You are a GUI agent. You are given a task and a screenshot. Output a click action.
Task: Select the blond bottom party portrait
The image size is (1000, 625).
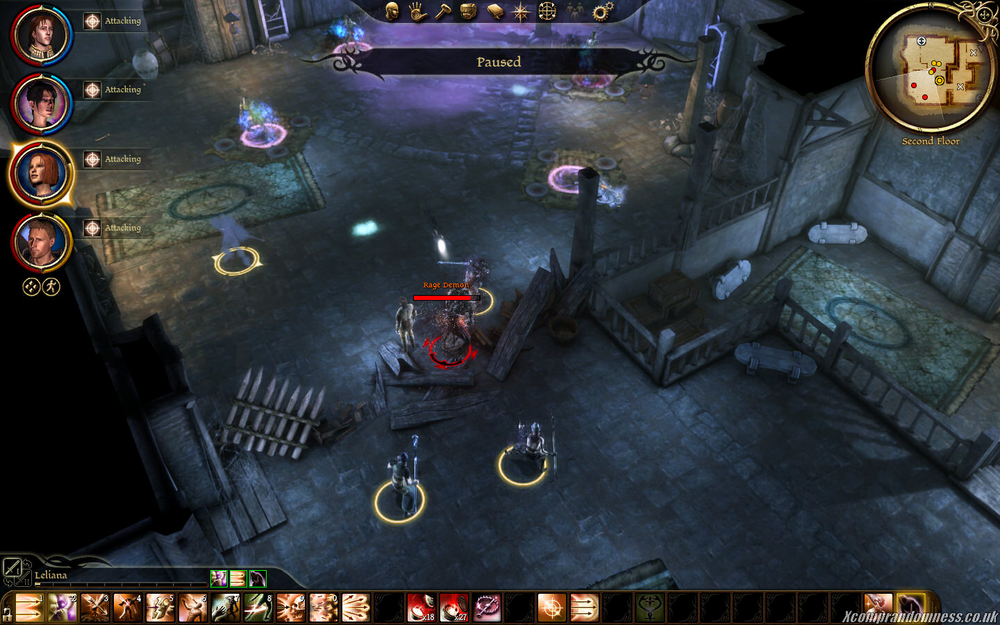tap(41, 243)
